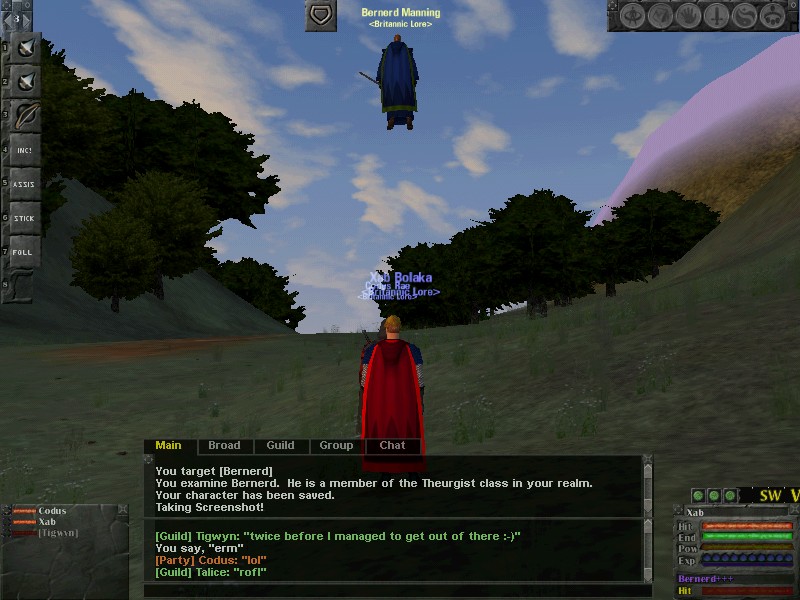Select Codus in the group list
This screenshot has height=600, width=800.
click(x=52, y=512)
